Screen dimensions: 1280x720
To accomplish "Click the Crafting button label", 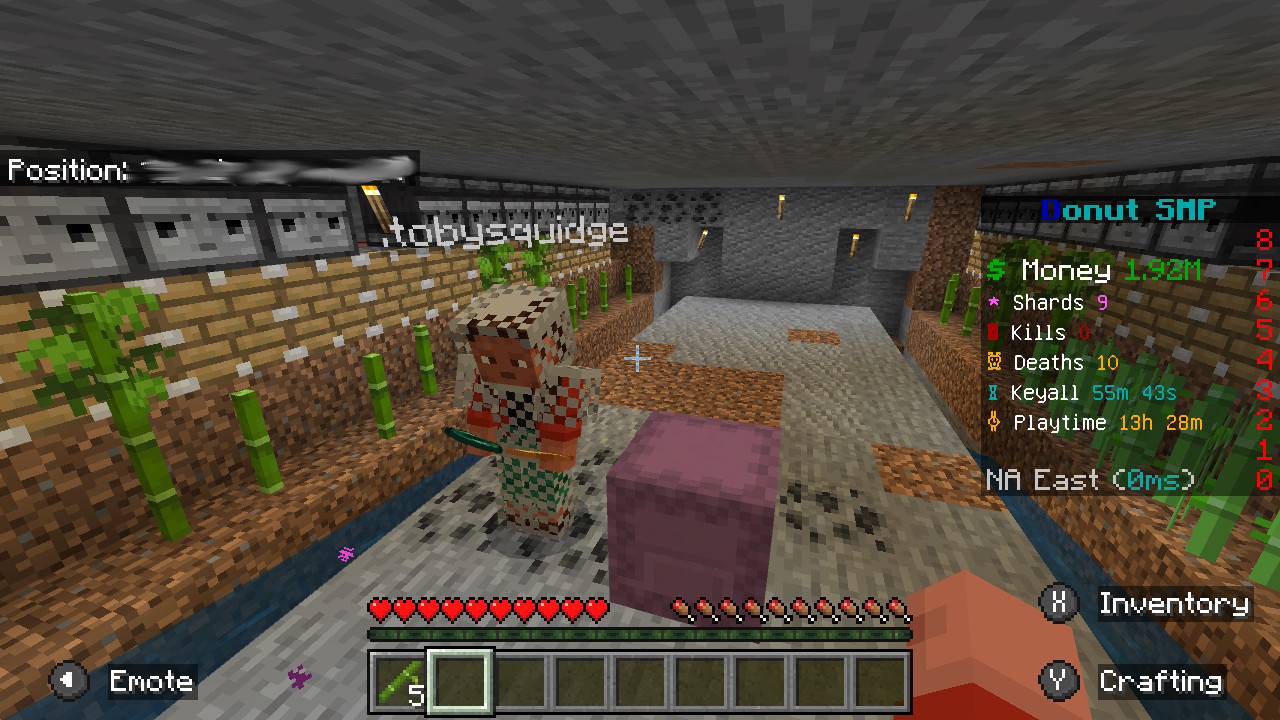I will click(x=1161, y=681).
